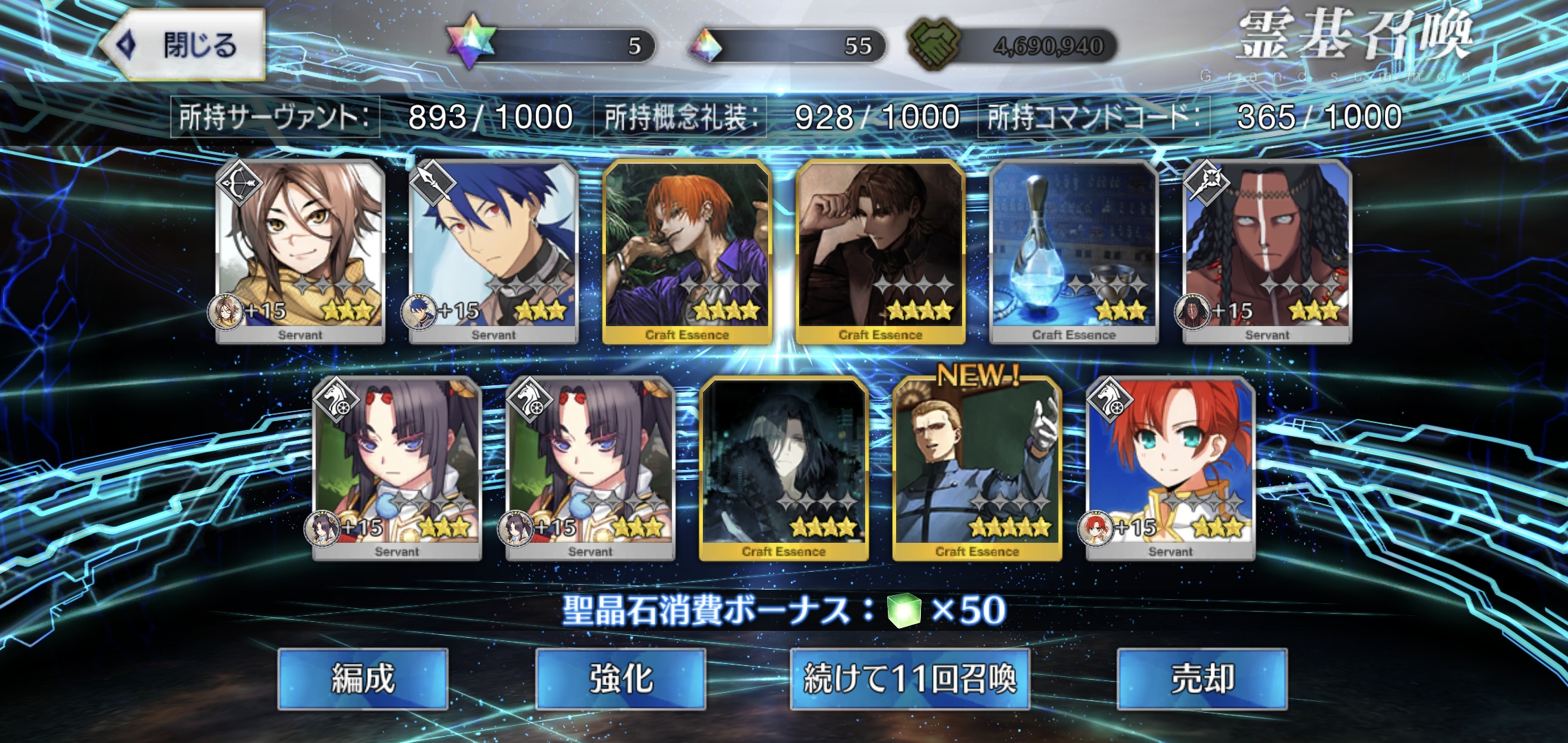Summon again with 続けて11回召喚

coord(909,678)
